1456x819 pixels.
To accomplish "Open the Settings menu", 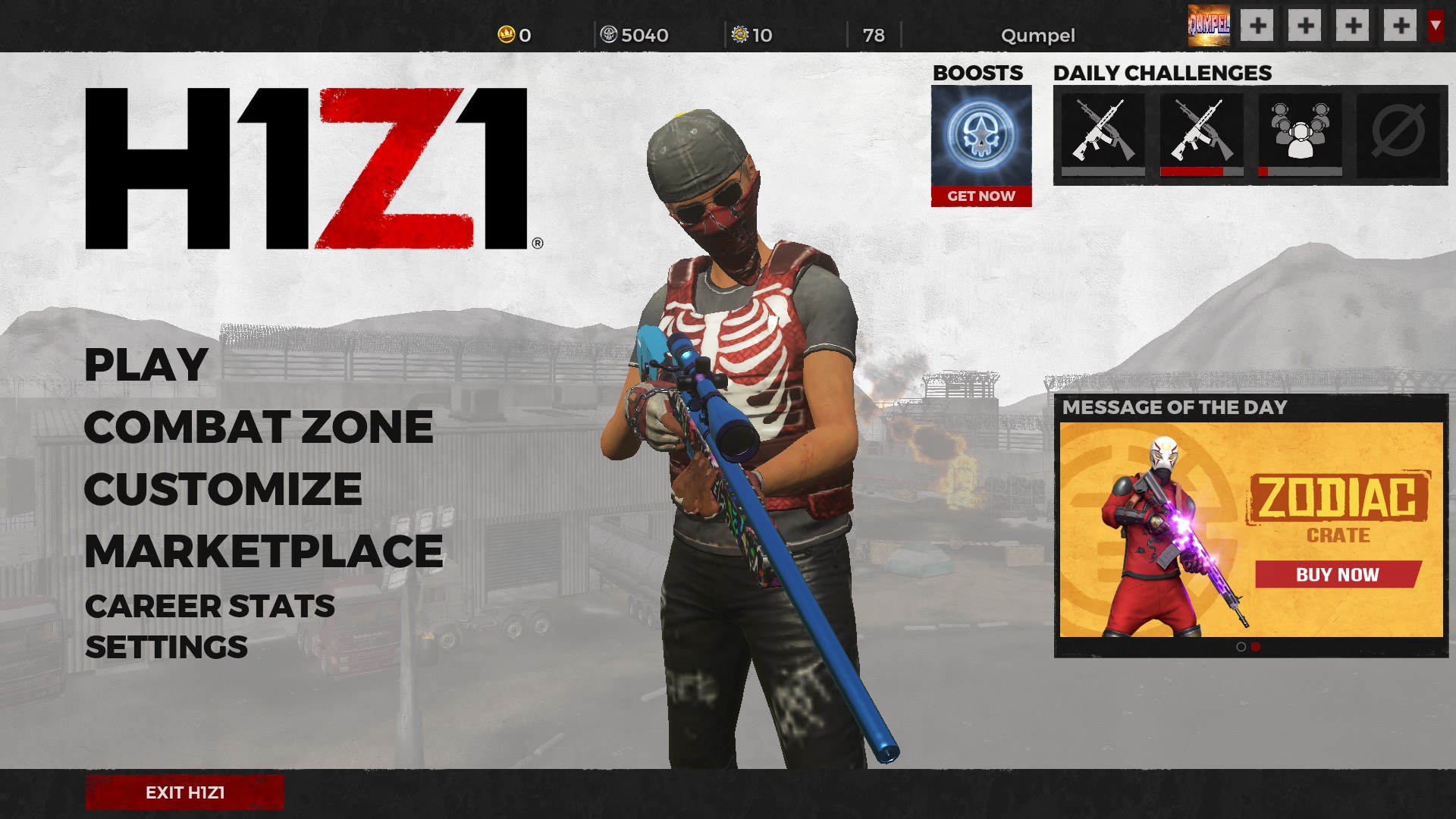I will pyautogui.click(x=166, y=648).
